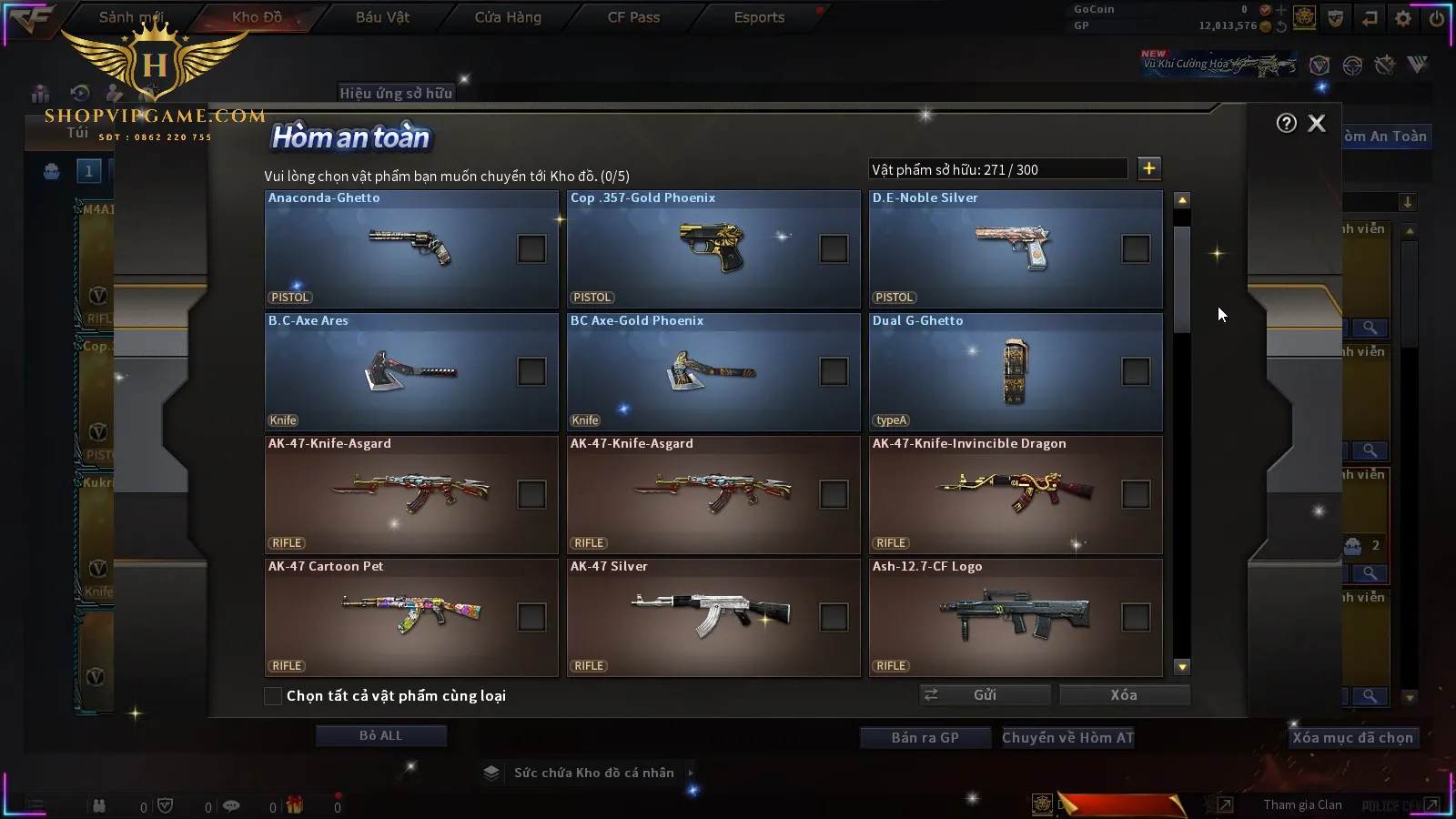Viewport: 1456px width, 819px height.
Task: Mark the Ash-12.7-CF Logo checkbox
Action: coord(1136,617)
